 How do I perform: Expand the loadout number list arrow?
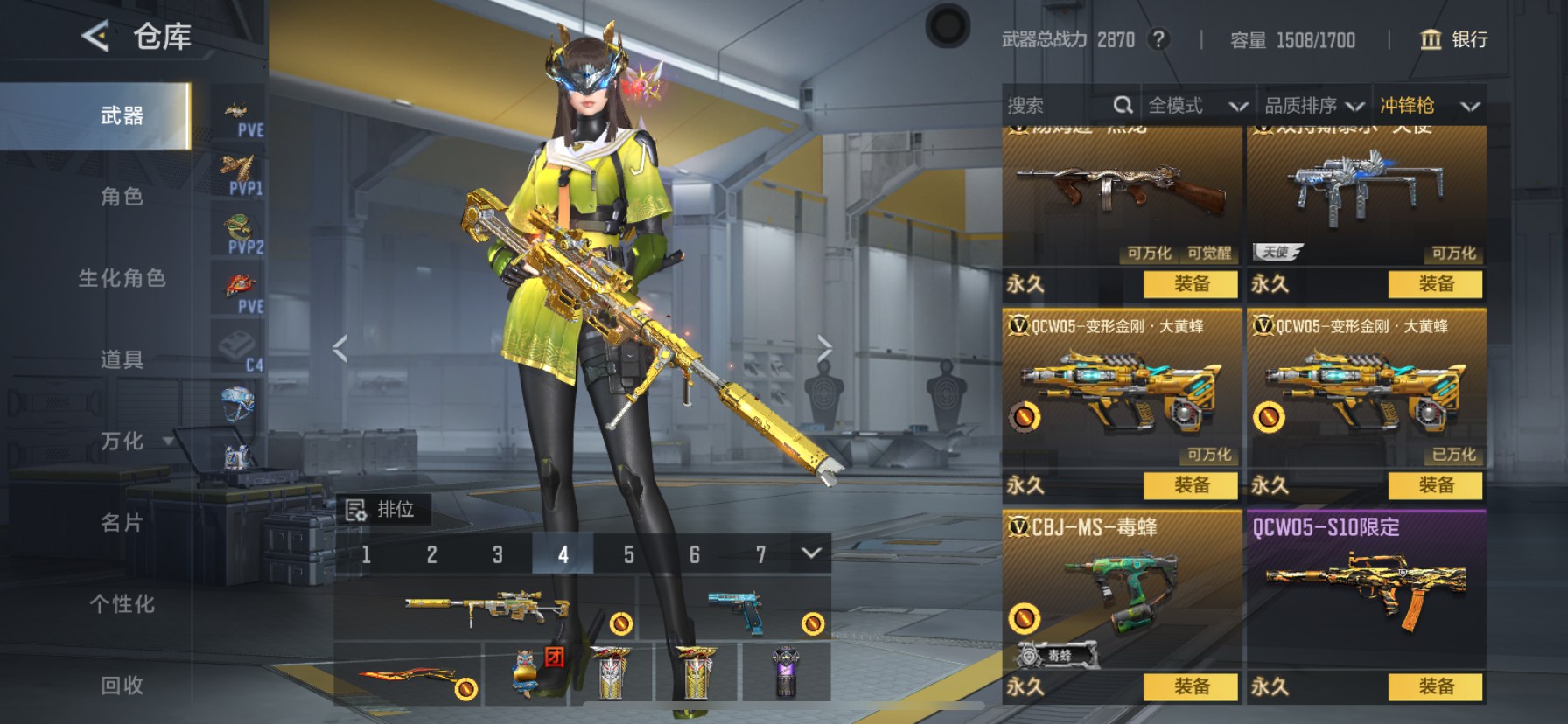point(811,553)
